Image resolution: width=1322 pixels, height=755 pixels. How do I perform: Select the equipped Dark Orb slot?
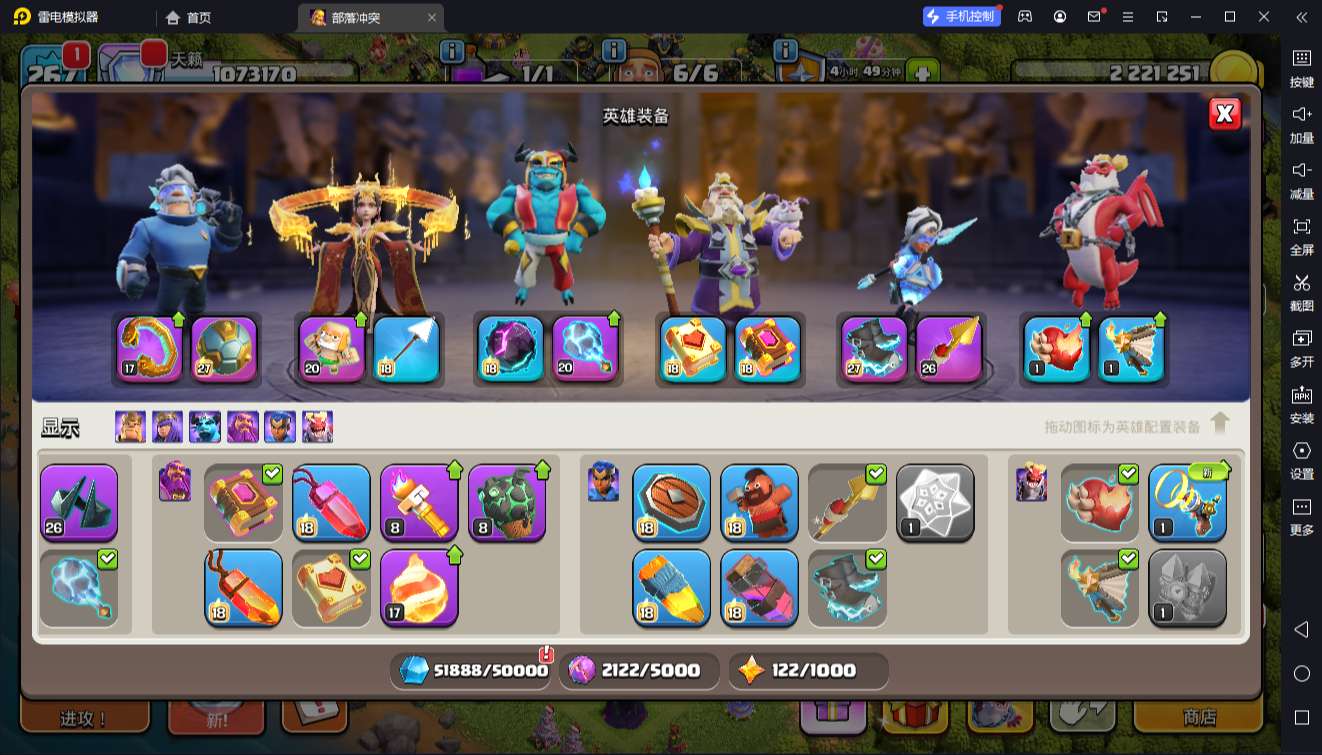pyautogui.click(x=511, y=349)
